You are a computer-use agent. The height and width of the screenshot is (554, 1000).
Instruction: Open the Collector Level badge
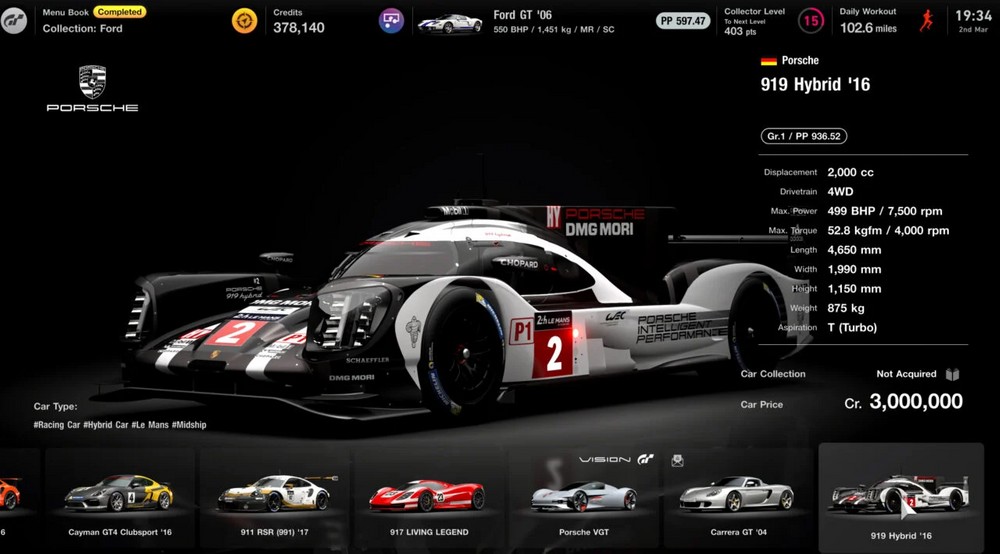tap(814, 20)
